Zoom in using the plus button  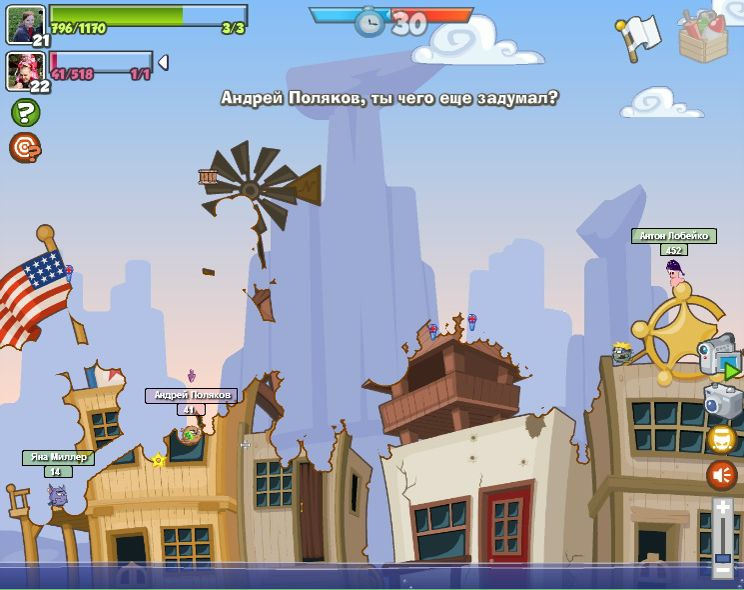[723, 508]
